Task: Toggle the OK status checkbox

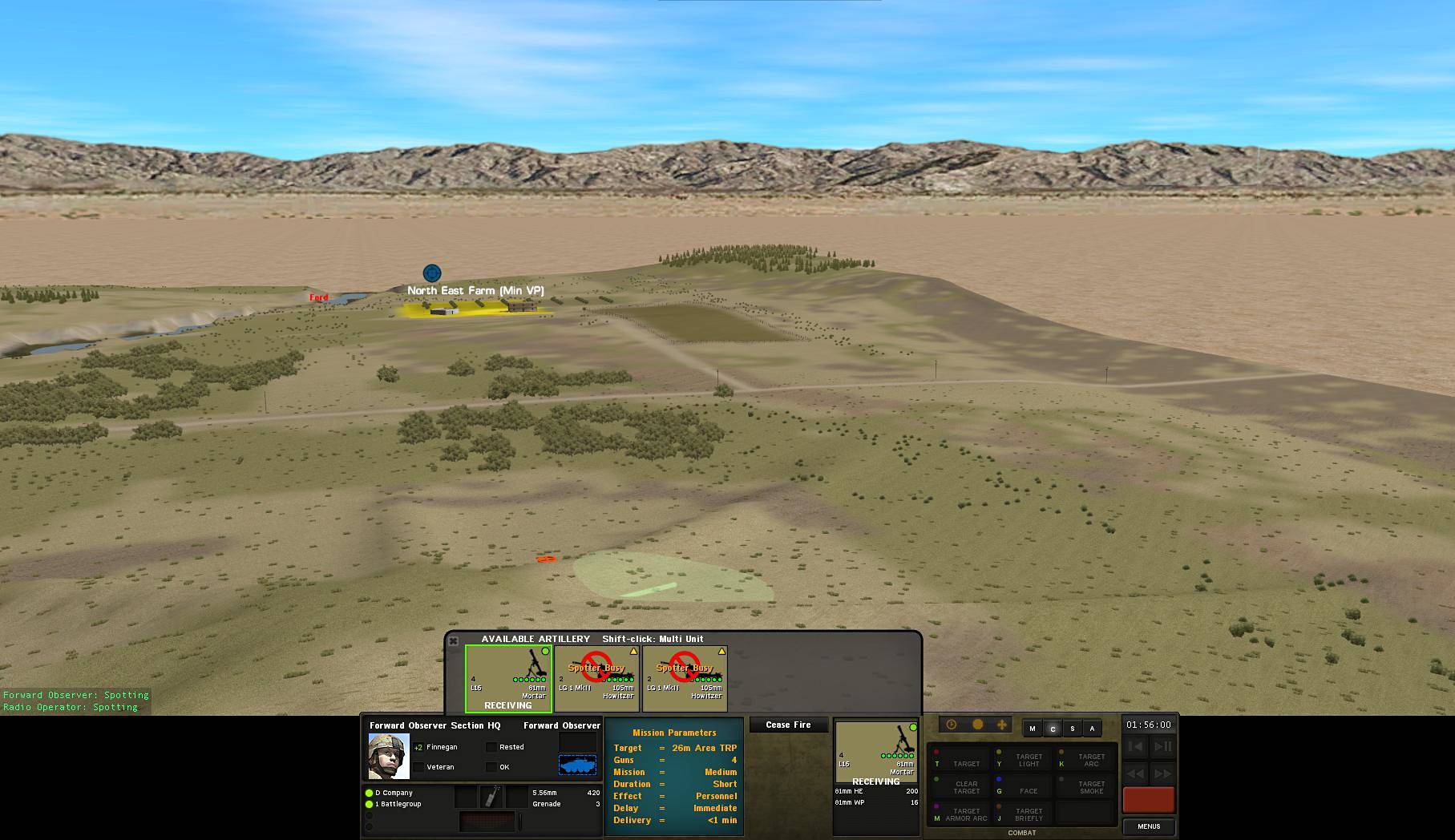Action: tap(491, 767)
